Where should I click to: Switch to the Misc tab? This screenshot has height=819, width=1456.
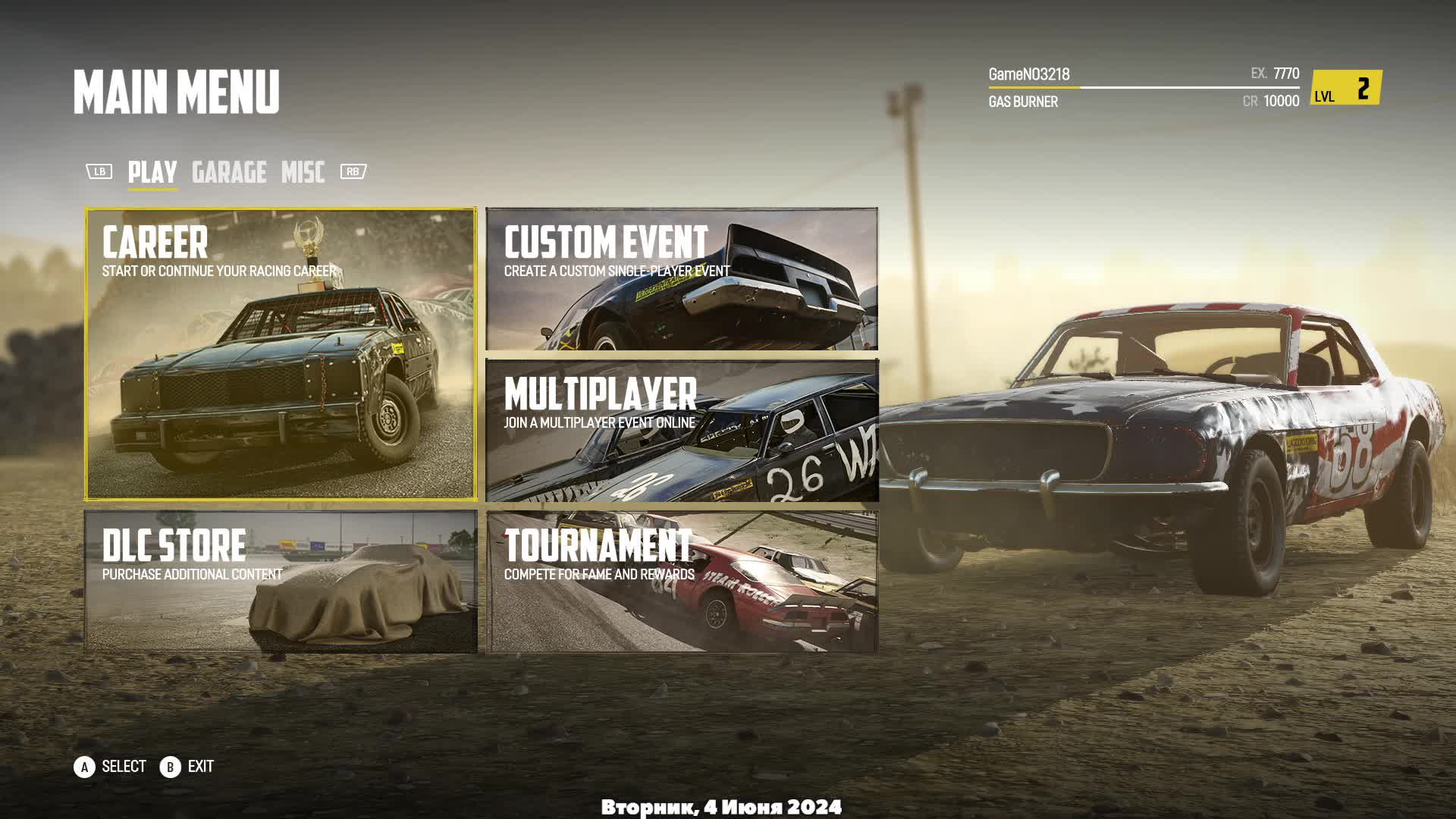(303, 172)
